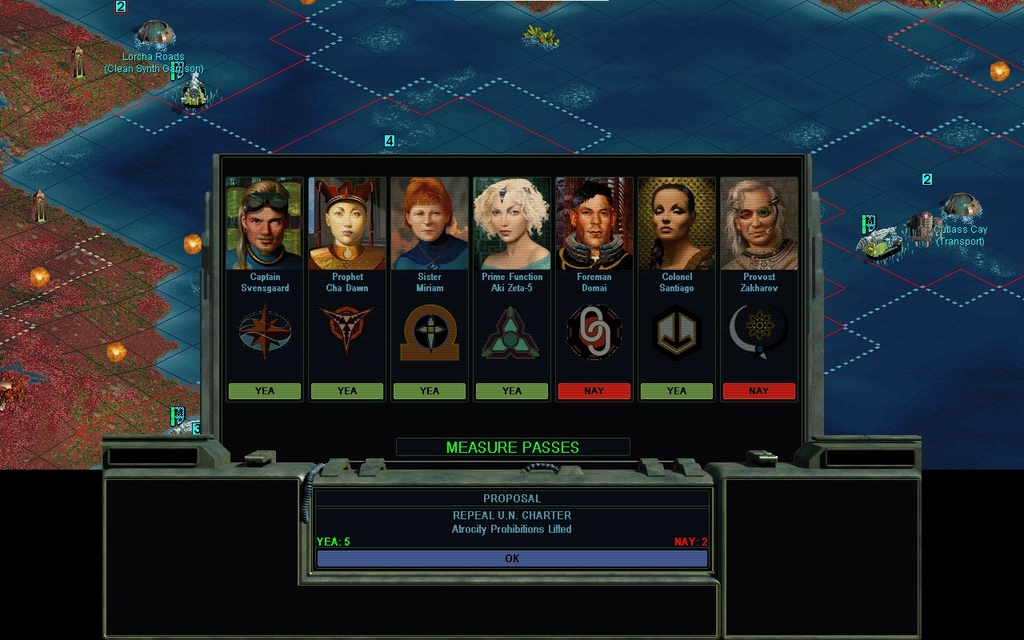Click Sister Miriam's portrait
The image size is (1024, 640).
click(x=429, y=224)
